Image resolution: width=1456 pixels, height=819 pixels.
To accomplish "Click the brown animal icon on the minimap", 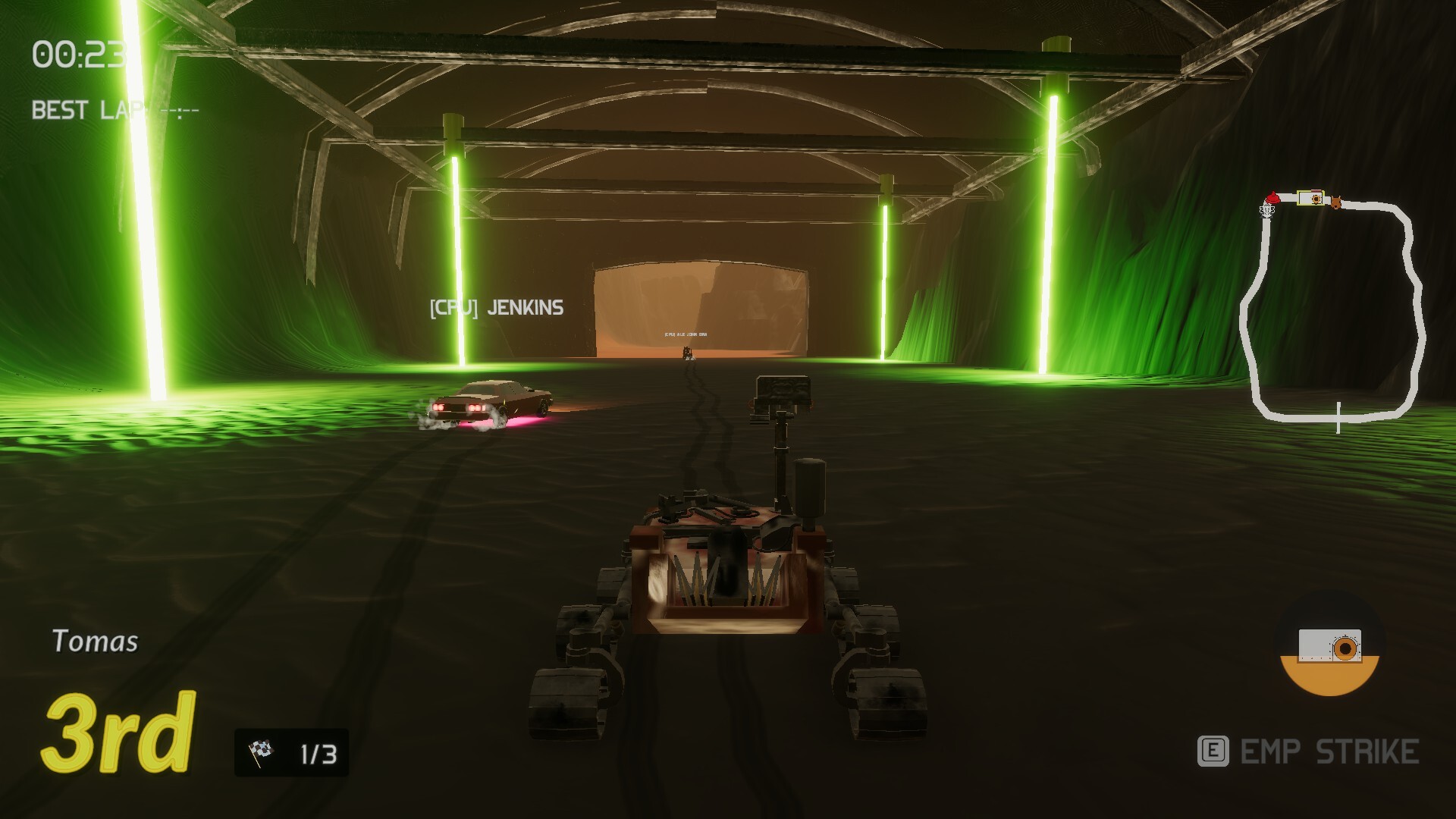I will [1335, 201].
